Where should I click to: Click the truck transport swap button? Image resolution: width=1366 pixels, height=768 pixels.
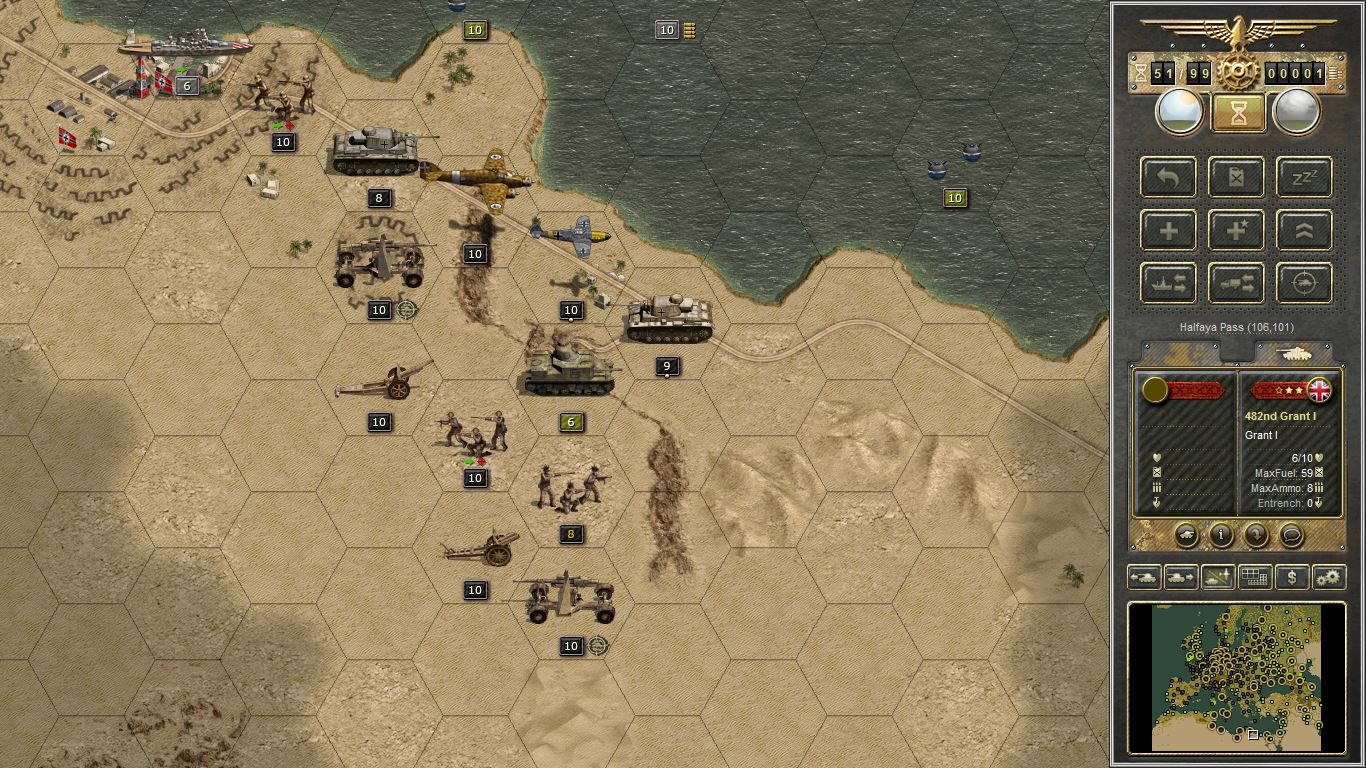tap(1236, 283)
